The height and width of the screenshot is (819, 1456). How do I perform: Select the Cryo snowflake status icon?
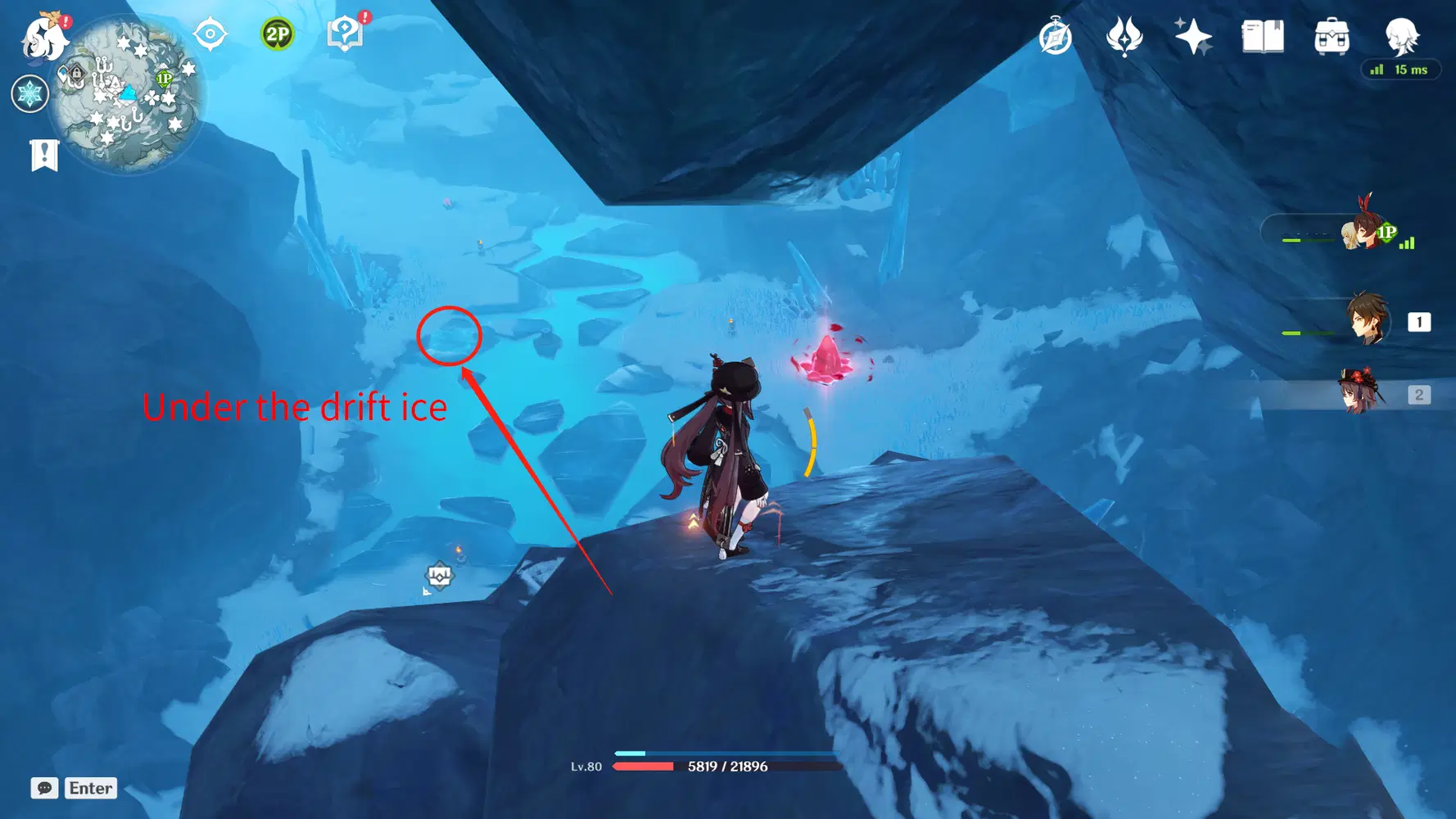(x=29, y=93)
